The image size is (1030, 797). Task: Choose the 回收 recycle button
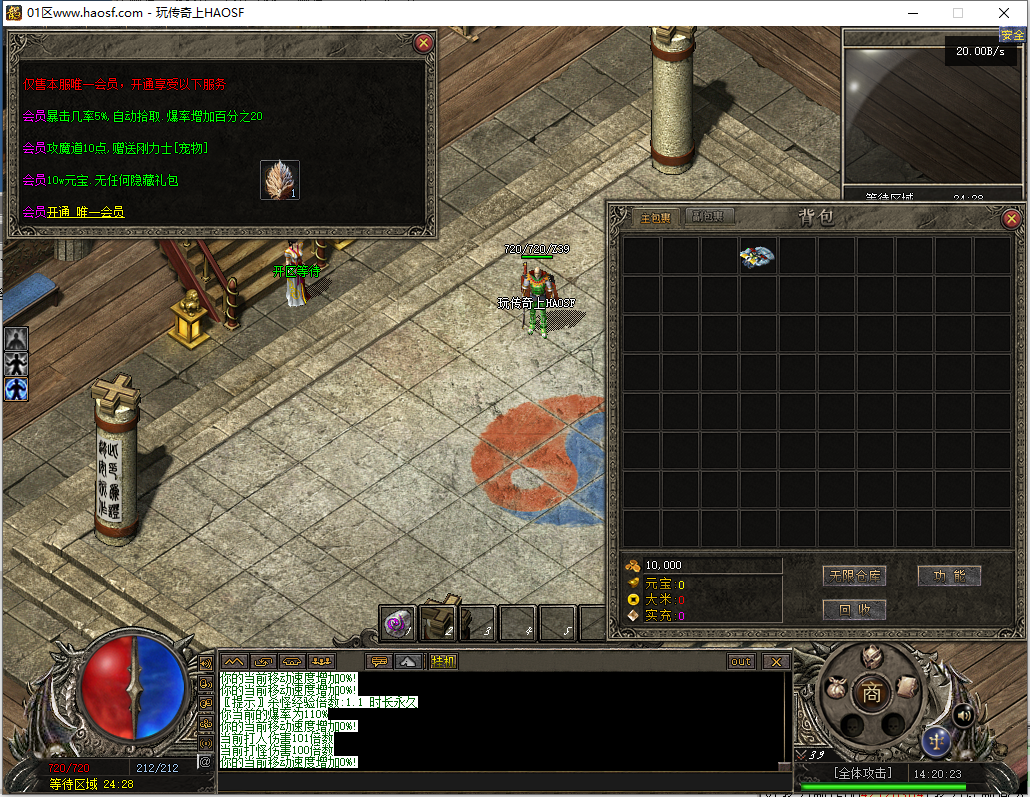coord(854,609)
